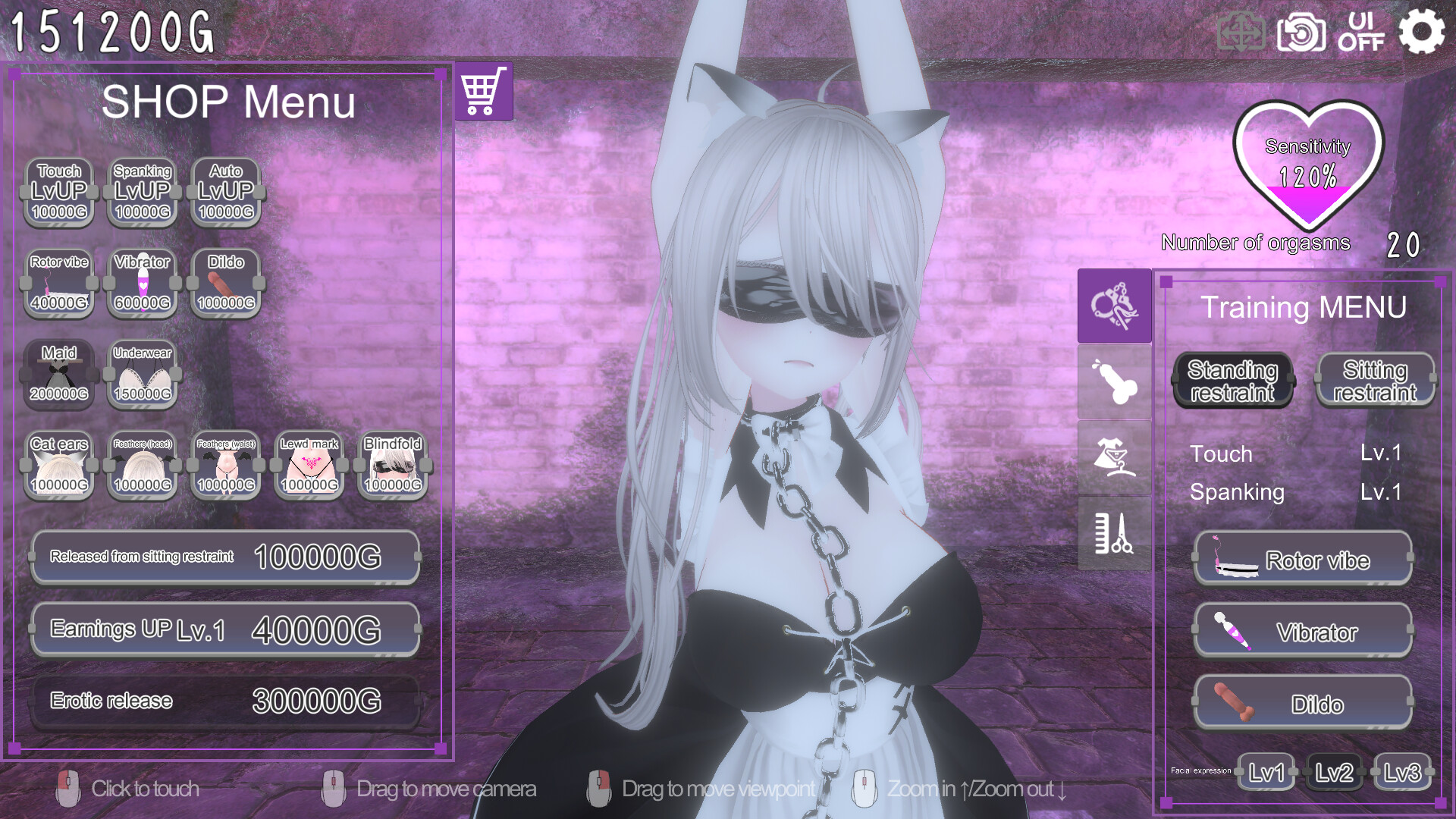The image size is (1456, 819).
Task: Switch to the outfit dress tab
Action: coord(1114,457)
